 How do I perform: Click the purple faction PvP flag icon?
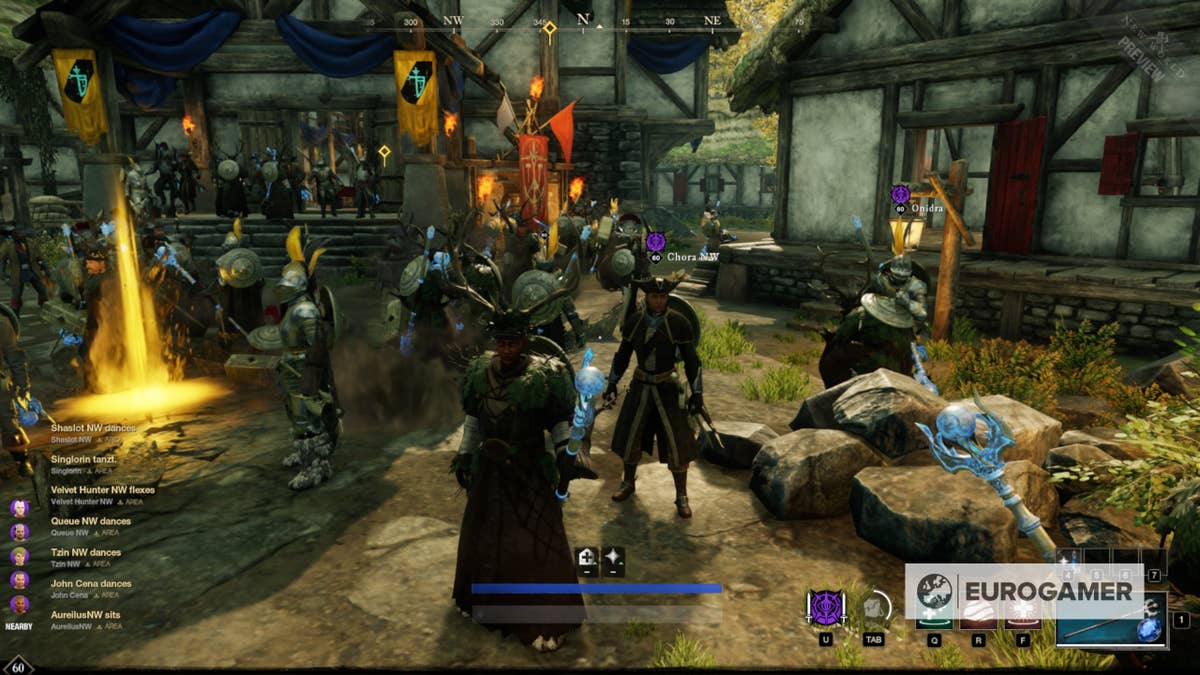(826, 608)
